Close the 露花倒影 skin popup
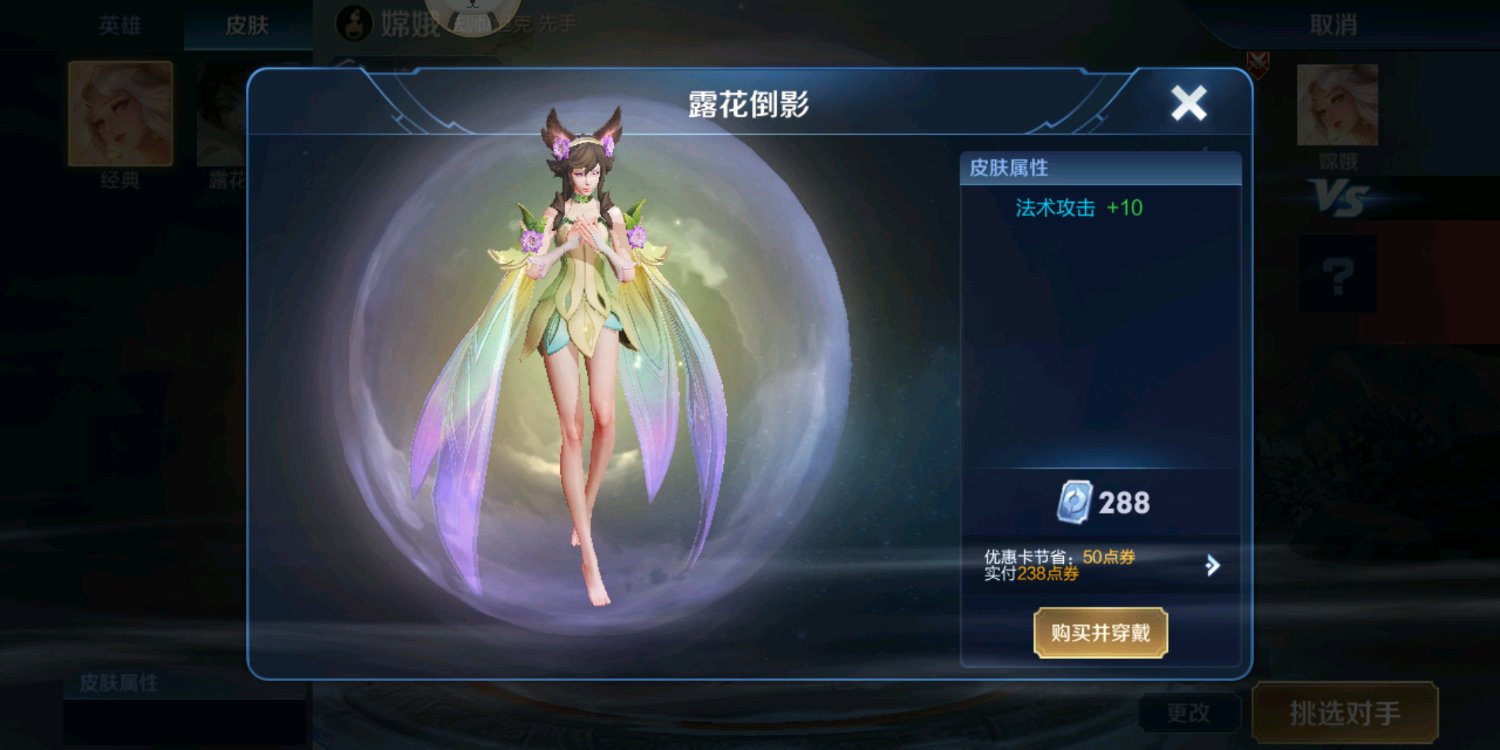The height and width of the screenshot is (750, 1500). click(x=1188, y=103)
